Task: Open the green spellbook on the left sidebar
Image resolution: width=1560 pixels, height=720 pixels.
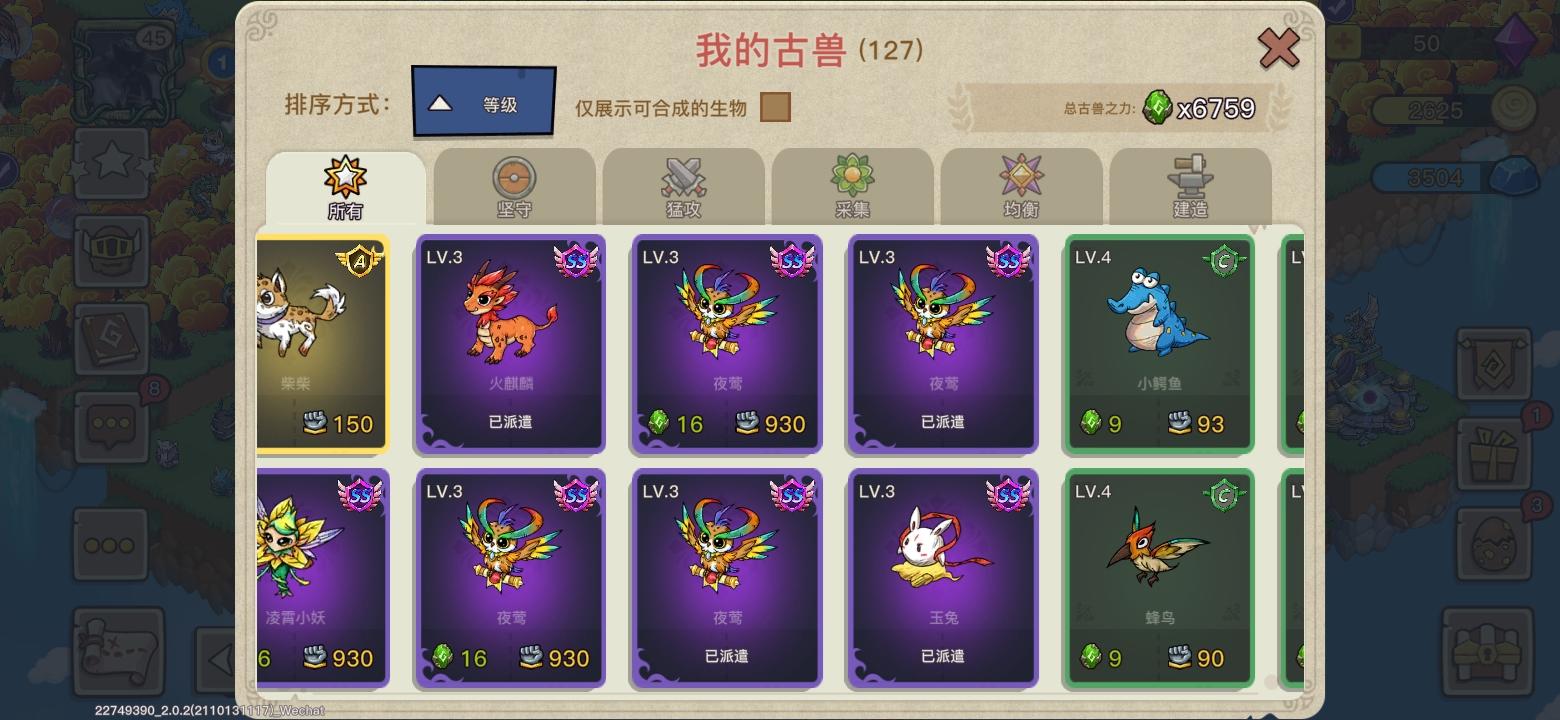Action: click(x=110, y=340)
